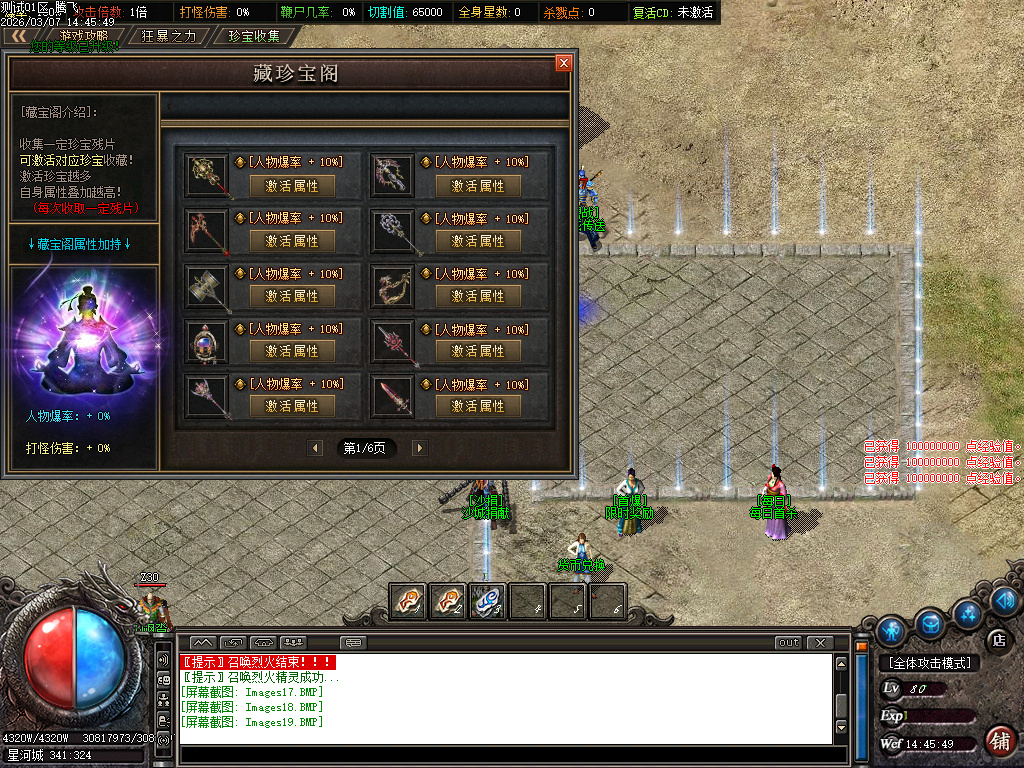Use the skill in hotbar slot 1
Screen dimensions: 1024x768
tap(408, 601)
